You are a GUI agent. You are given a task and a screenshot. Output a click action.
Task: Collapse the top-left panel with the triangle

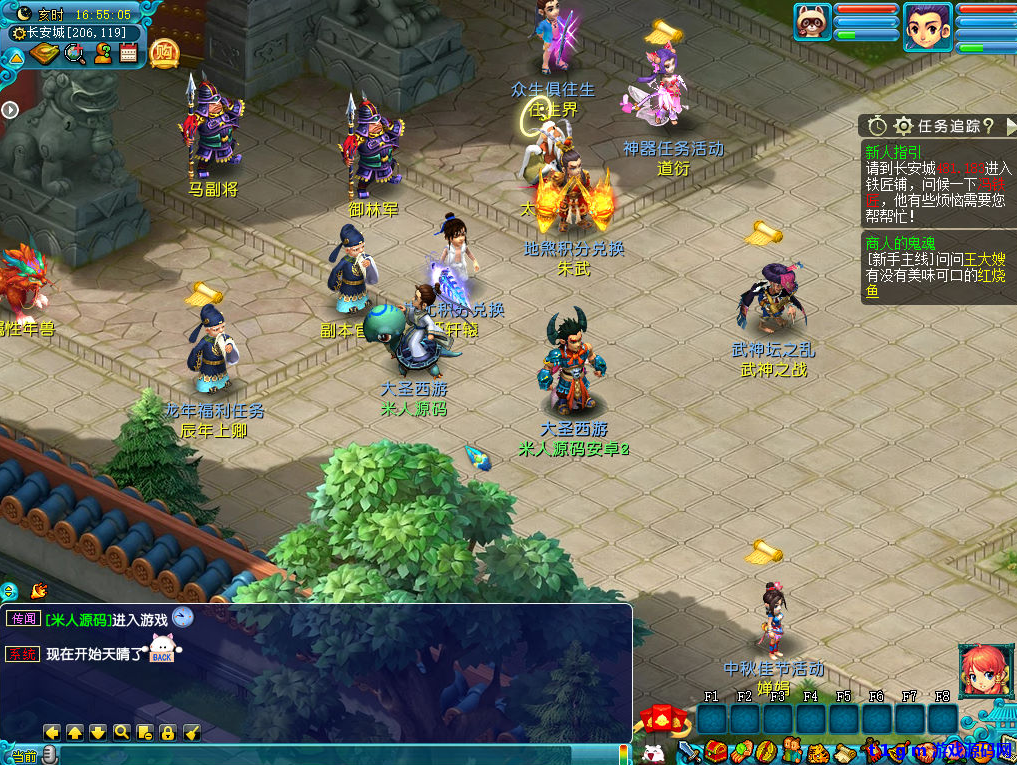16,57
